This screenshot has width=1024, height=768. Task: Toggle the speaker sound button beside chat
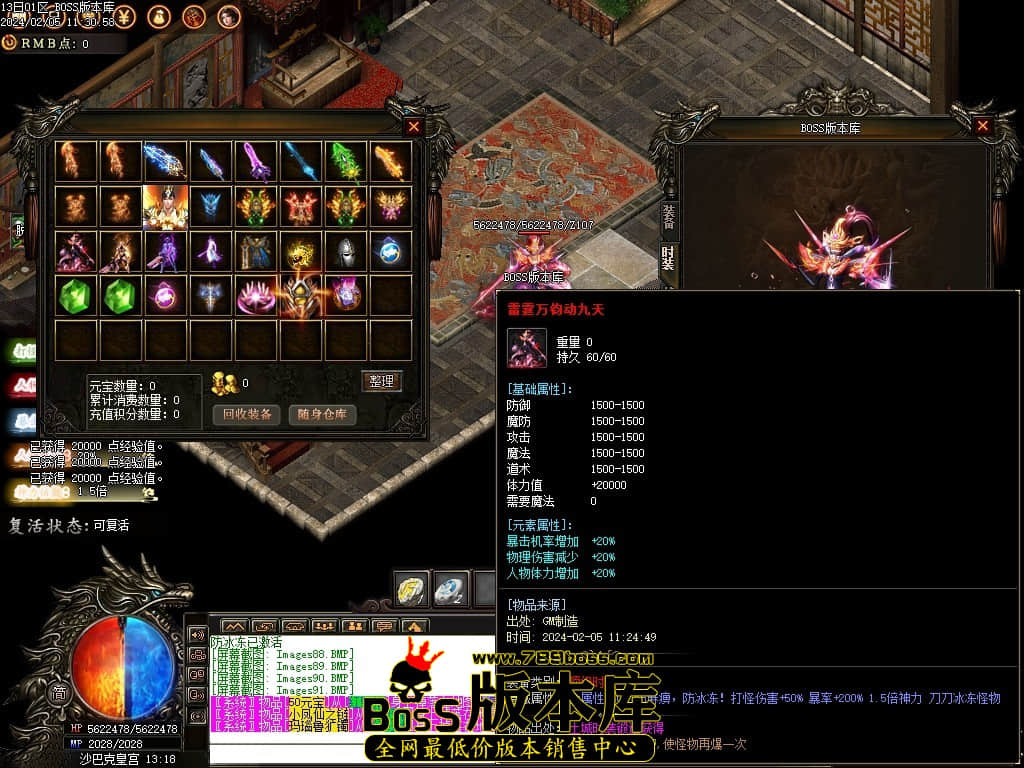(x=197, y=634)
